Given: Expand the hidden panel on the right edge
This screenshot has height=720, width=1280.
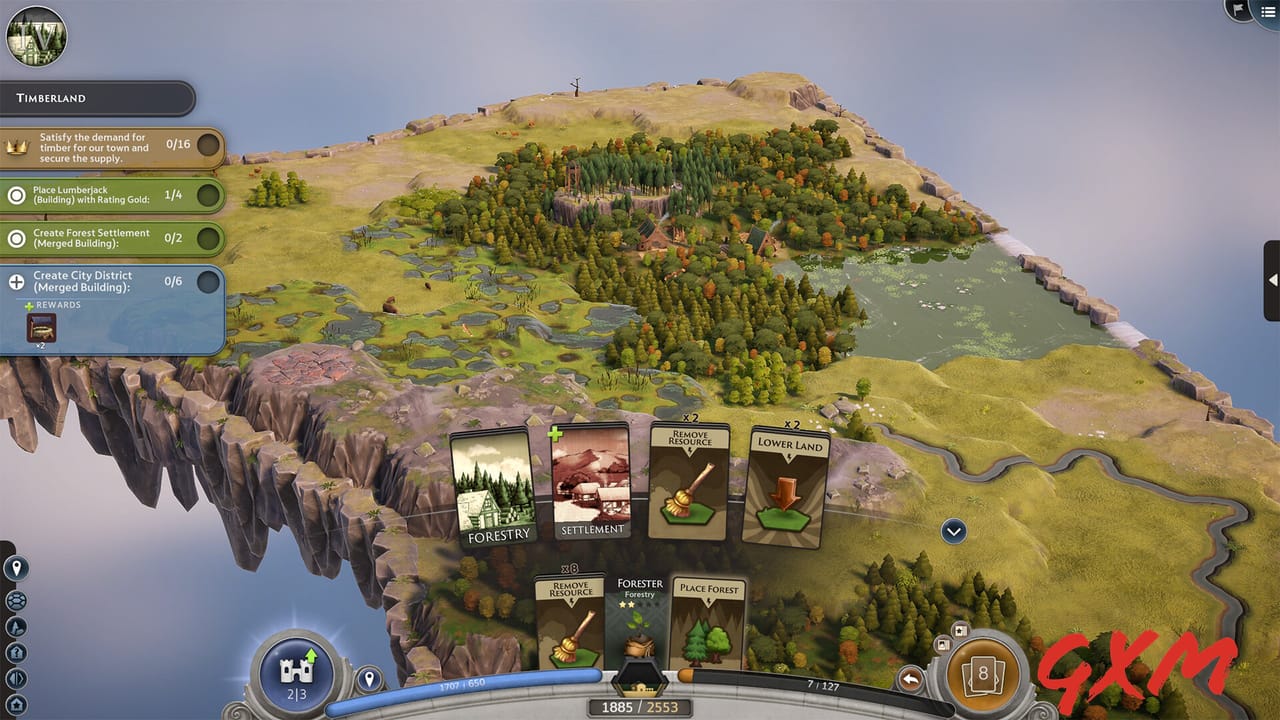Looking at the screenshot, I should [1271, 280].
